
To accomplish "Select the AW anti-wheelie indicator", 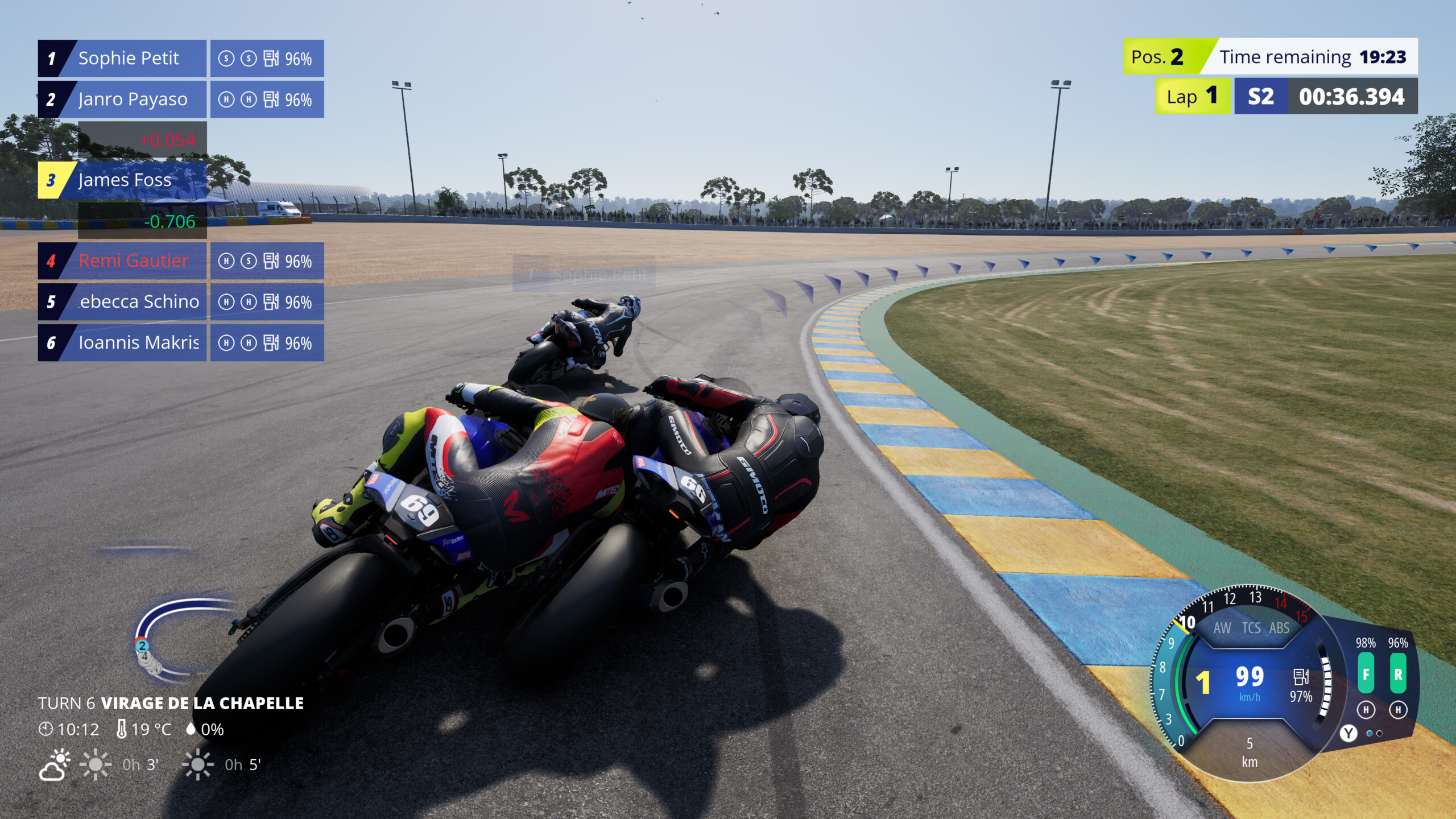I will pyautogui.click(x=1222, y=628).
